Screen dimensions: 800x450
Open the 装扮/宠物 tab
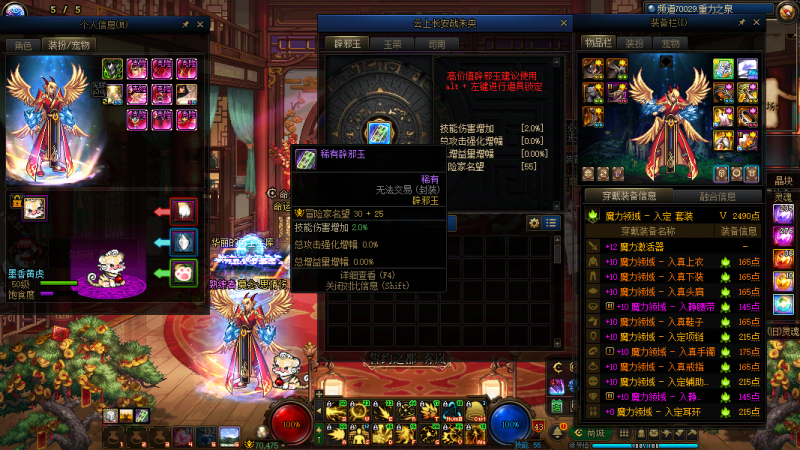click(66, 45)
